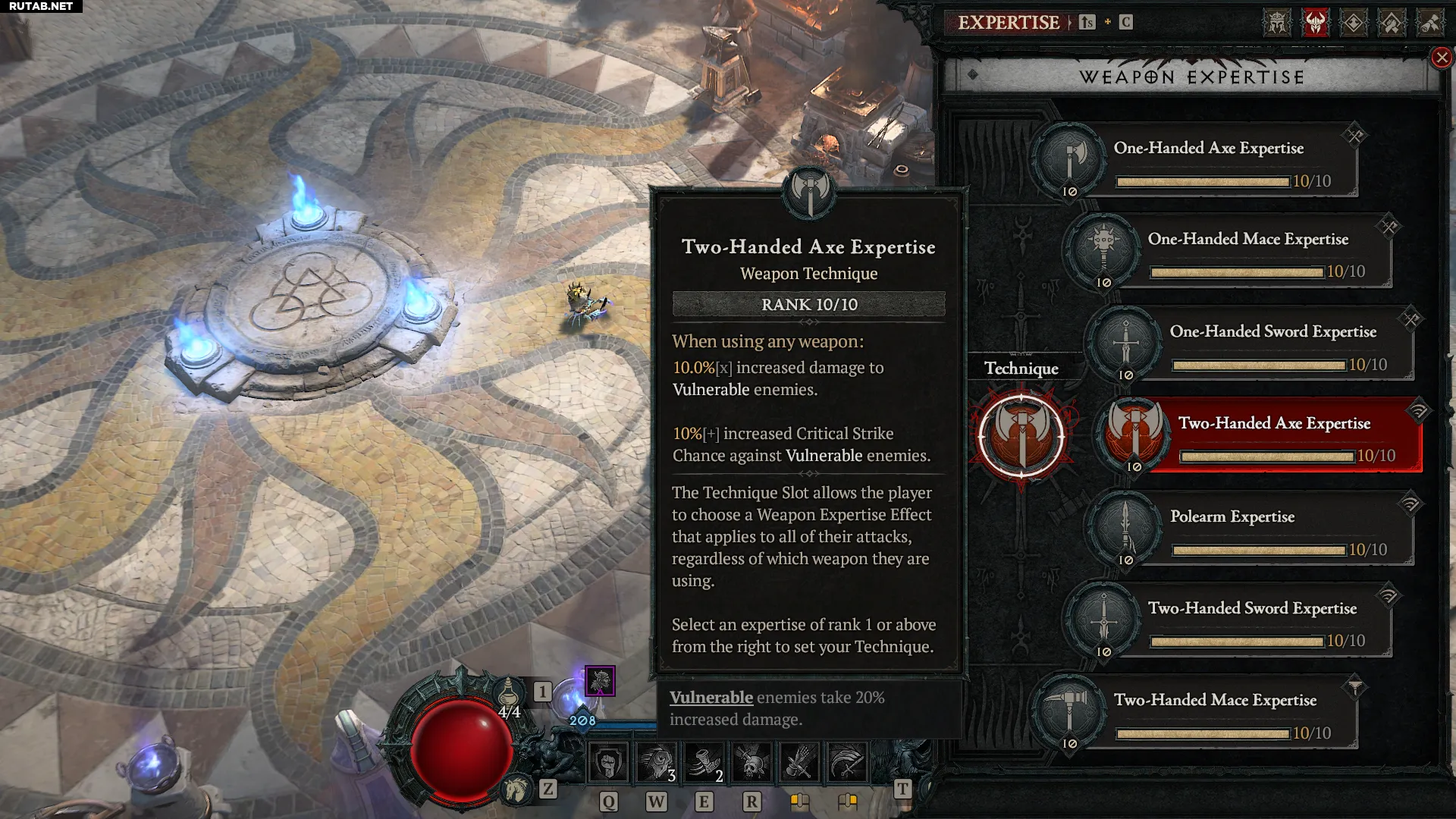Image resolution: width=1456 pixels, height=819 pixels.
Task: Close the Weapon Expertise panel
Action: [x=1441, y=58]
